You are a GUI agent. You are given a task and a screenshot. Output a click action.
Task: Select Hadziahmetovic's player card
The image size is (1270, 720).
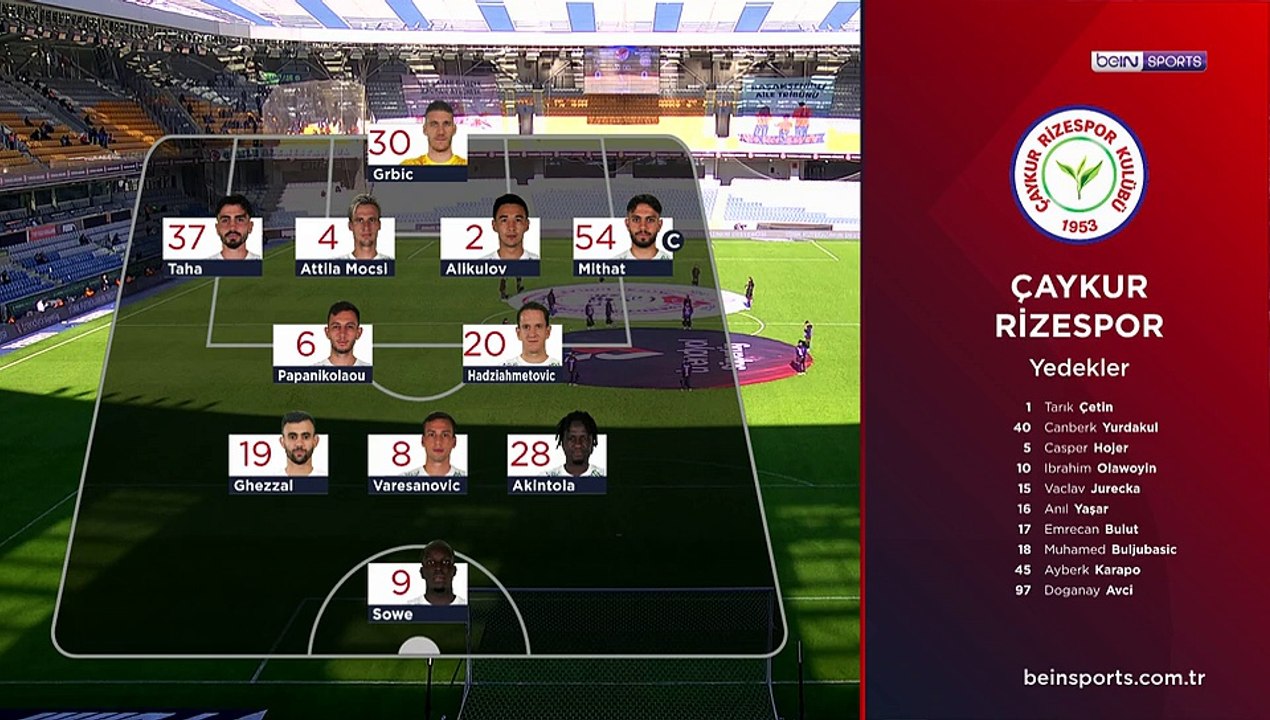coord(512,348)
